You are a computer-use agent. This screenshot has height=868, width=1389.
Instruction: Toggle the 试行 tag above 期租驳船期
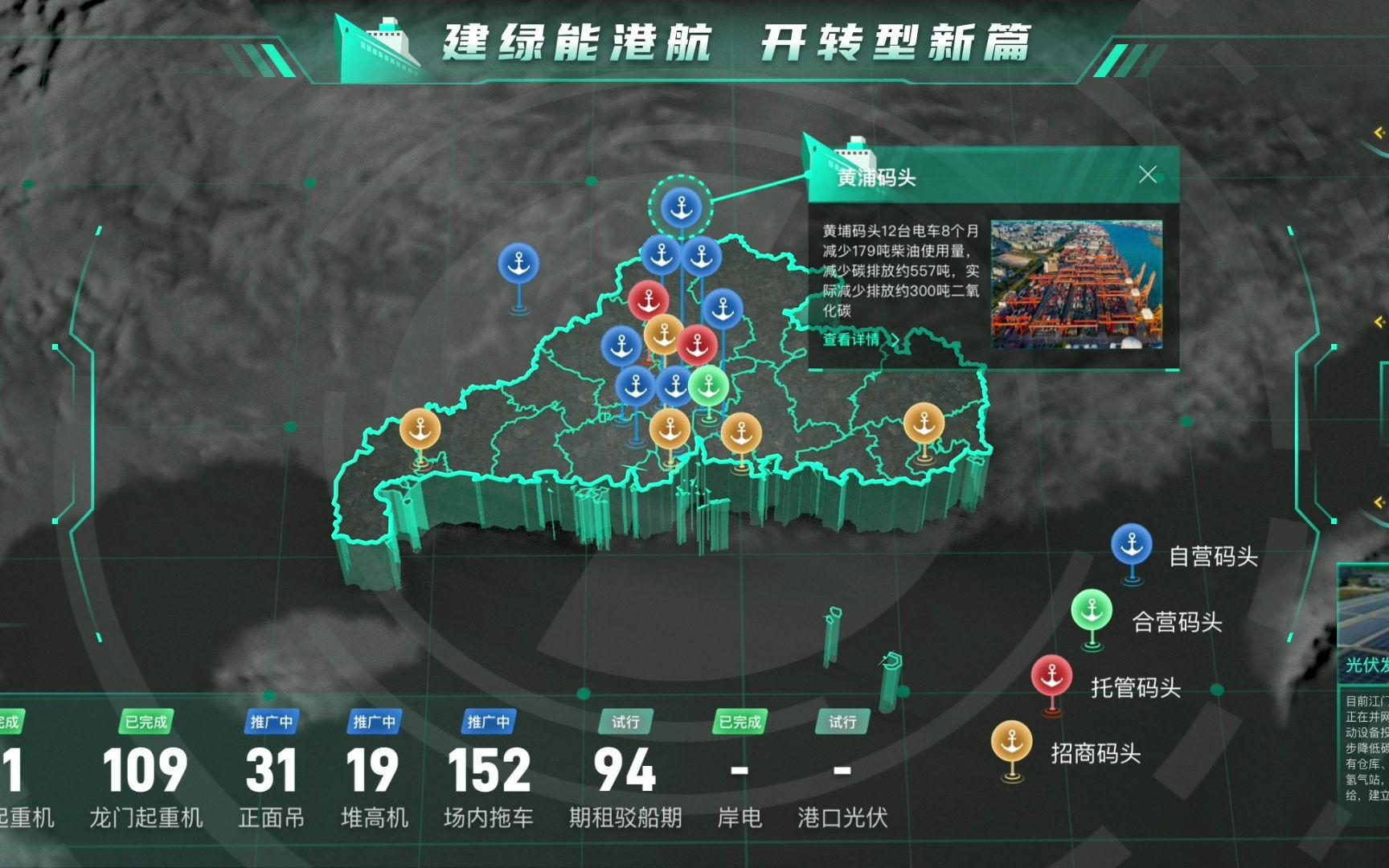(625, 723)
